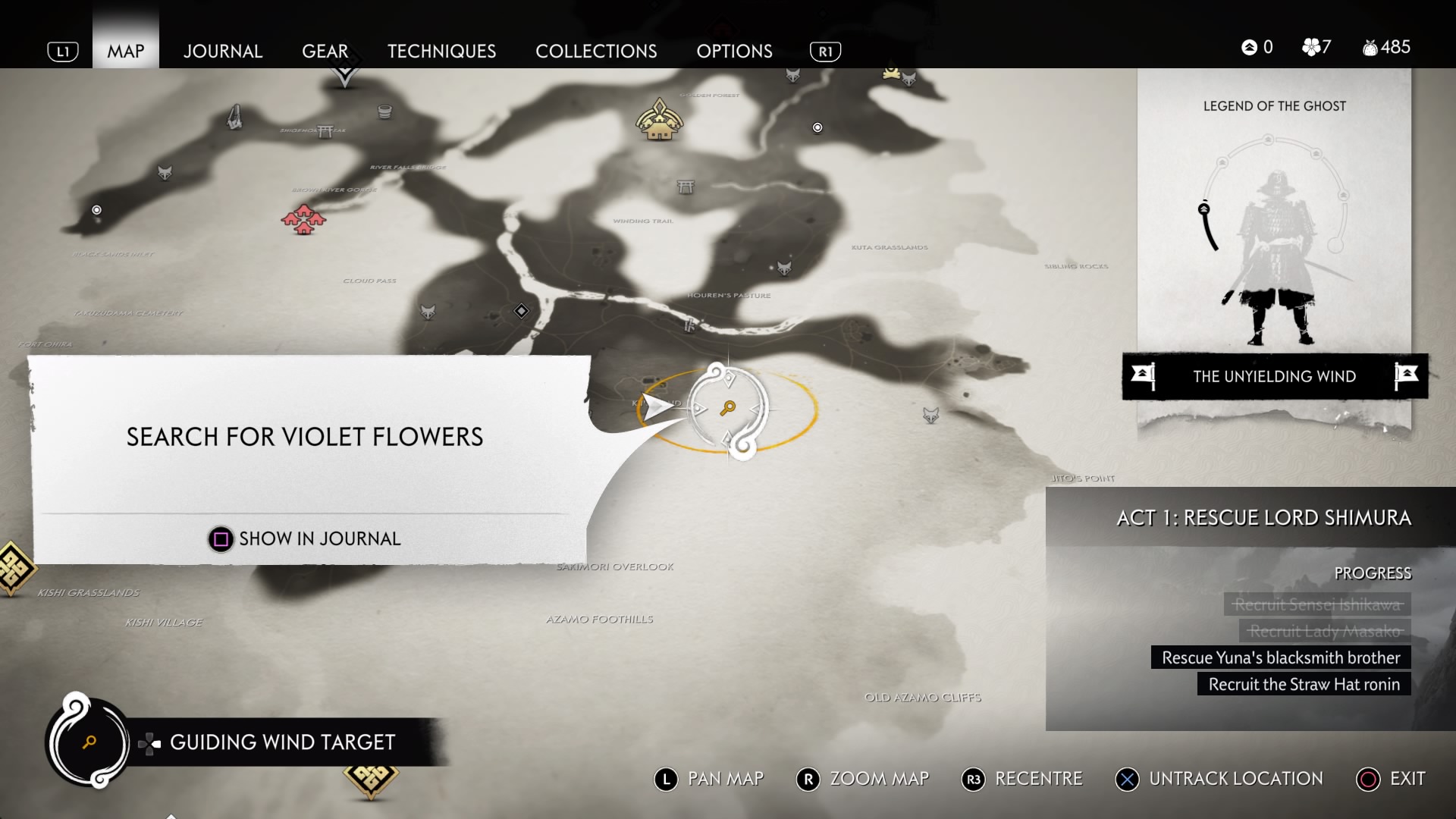Go to the Techniques tab
This screenshot has width=1456, height=819.
[x=441, y=51]
